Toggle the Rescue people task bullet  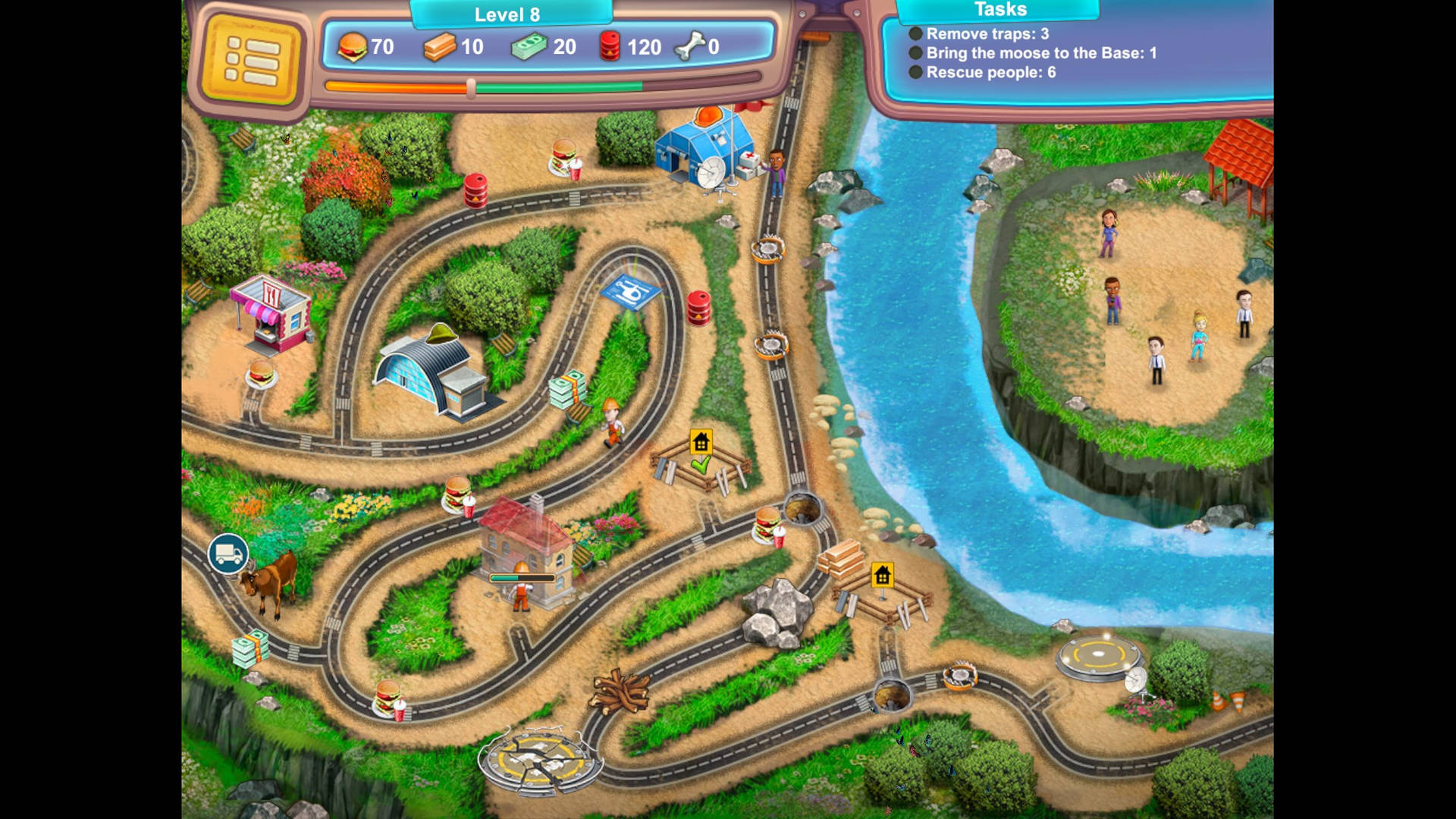(x=915, y=73)
